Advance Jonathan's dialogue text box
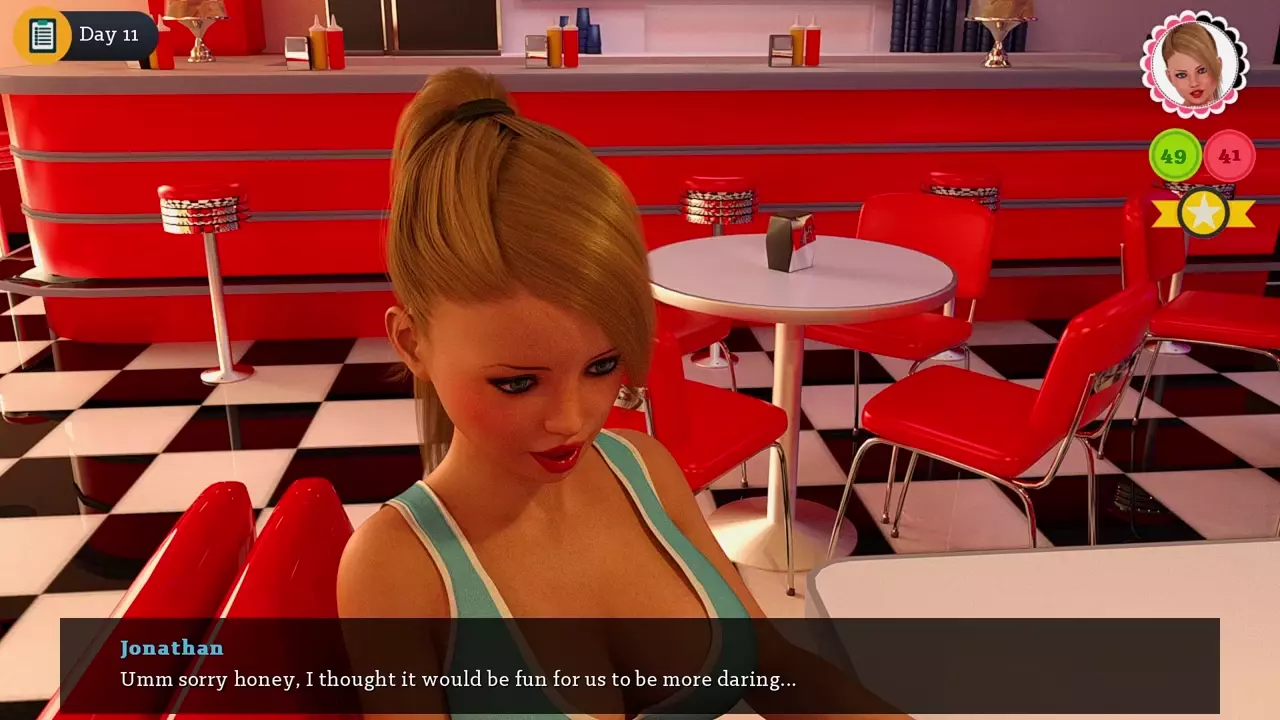Image resolution: width=1280 pixels, height=720 pixels. [640, 665]
